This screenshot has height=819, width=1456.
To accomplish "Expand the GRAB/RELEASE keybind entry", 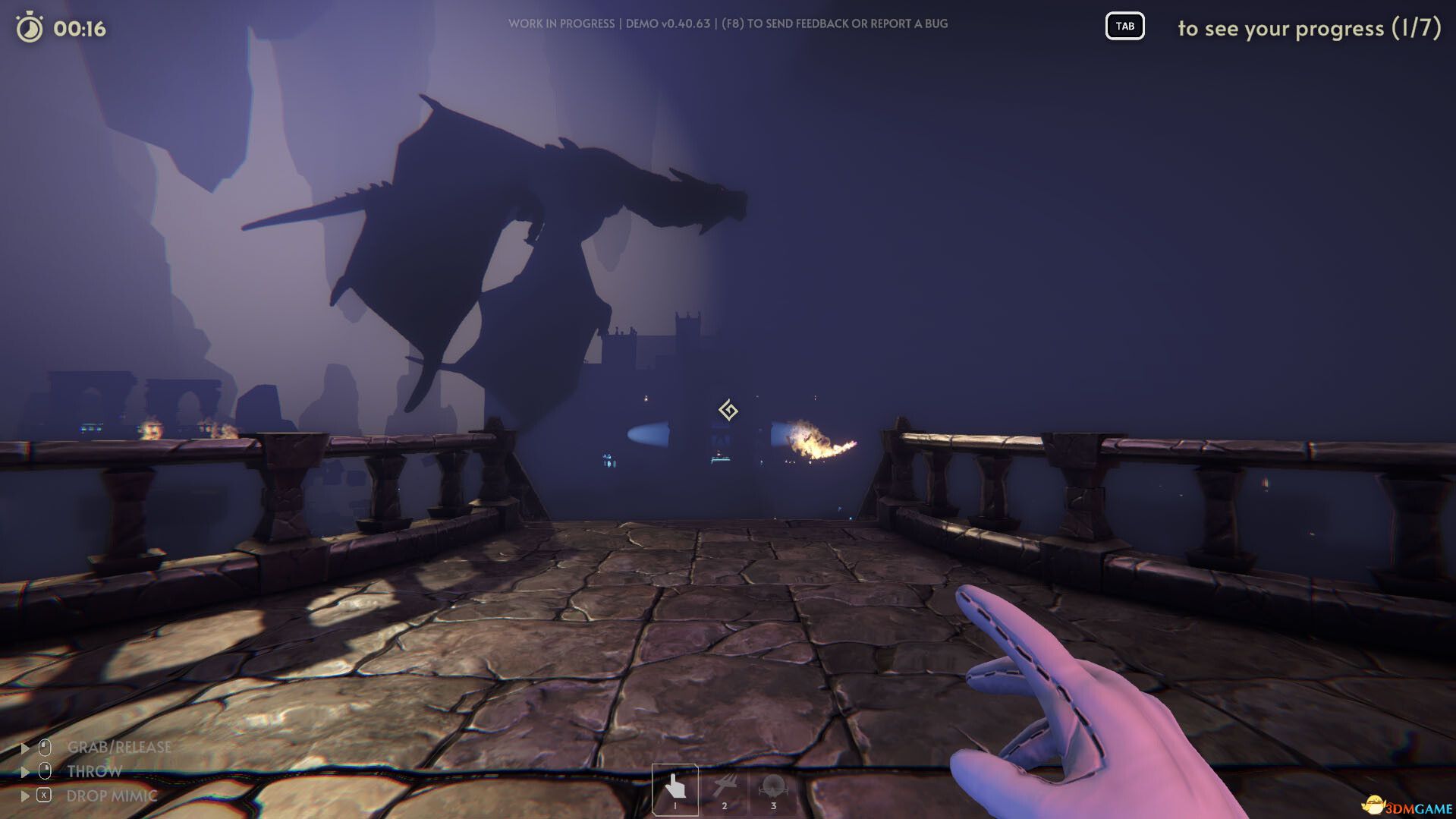I will click(26, 746).
